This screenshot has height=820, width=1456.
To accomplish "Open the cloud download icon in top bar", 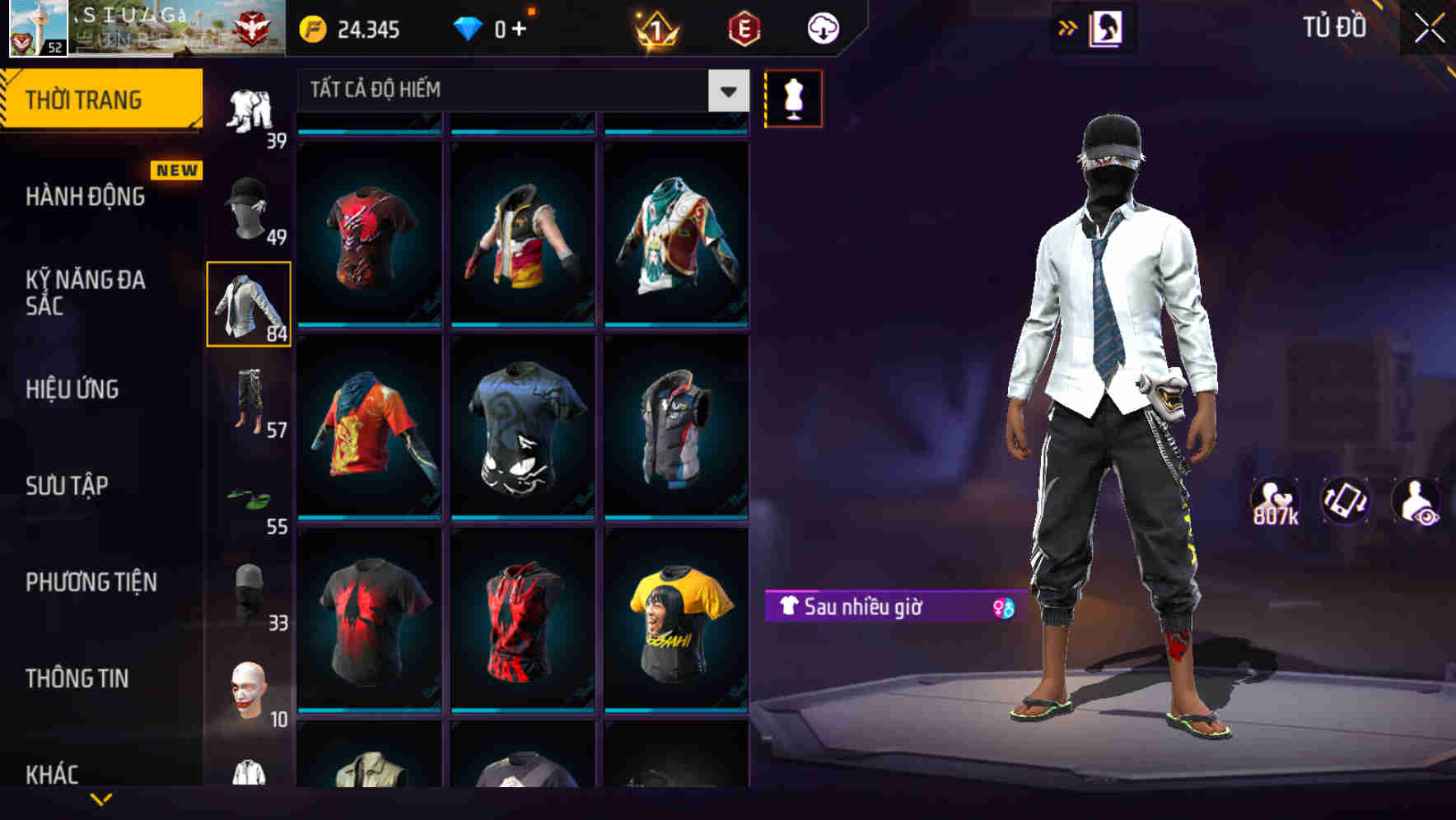I will [x=823, y=27].
